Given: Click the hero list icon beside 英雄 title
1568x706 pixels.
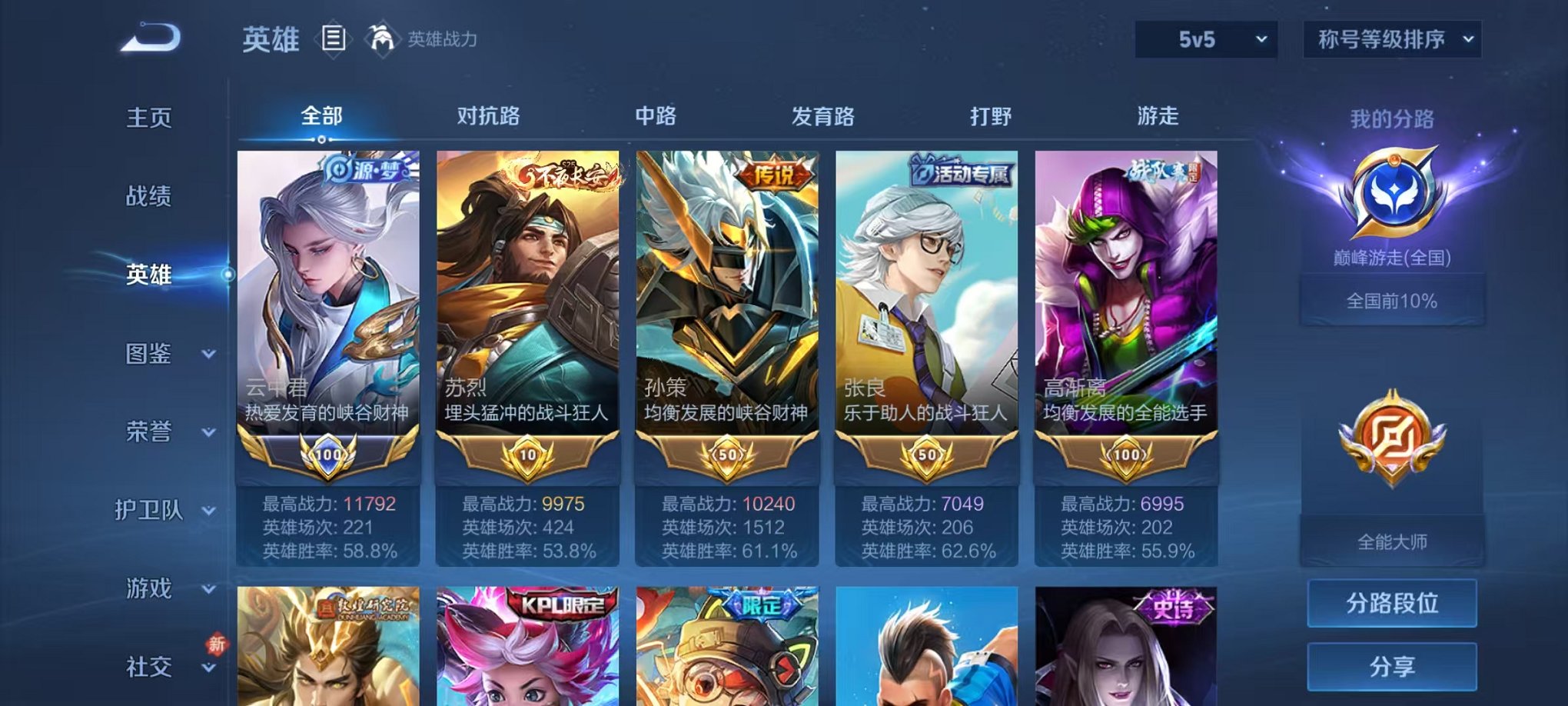Looking at the screenshot, I should pyautogui.click(x=335, y=40).
